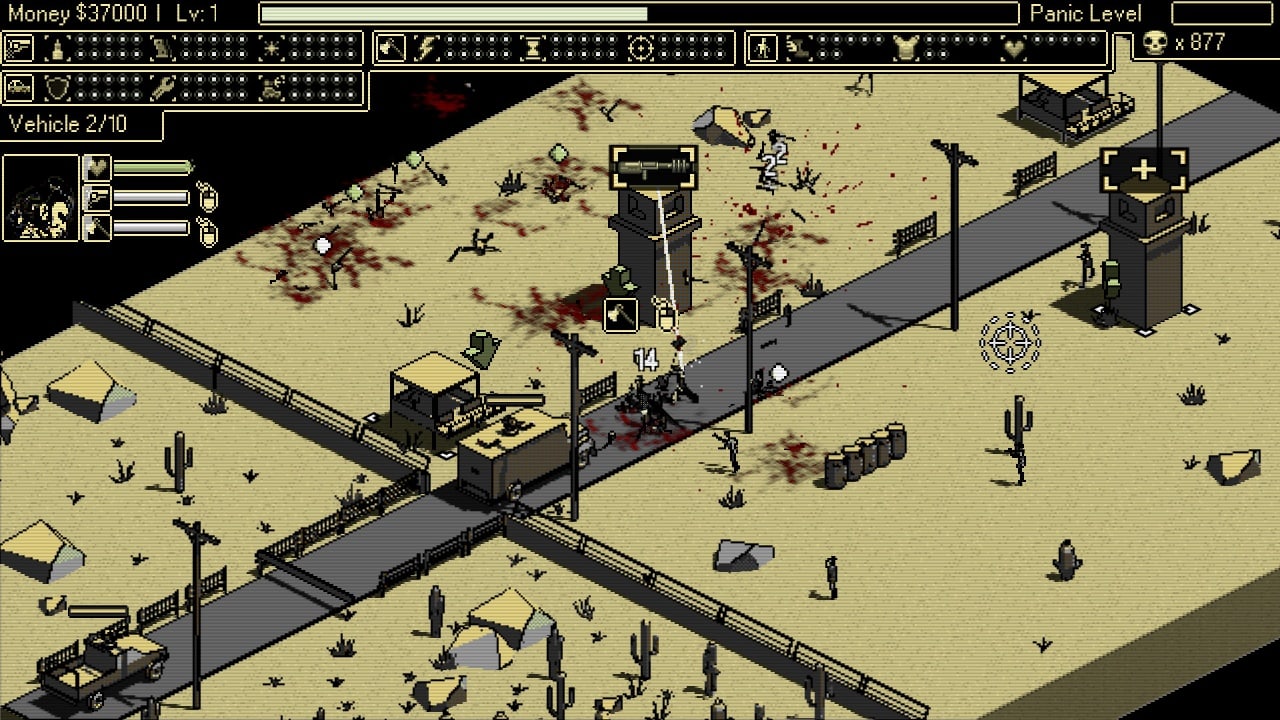Upgrade the wrench repair stat
The image size is (1280, 720).
click(163, 88)
